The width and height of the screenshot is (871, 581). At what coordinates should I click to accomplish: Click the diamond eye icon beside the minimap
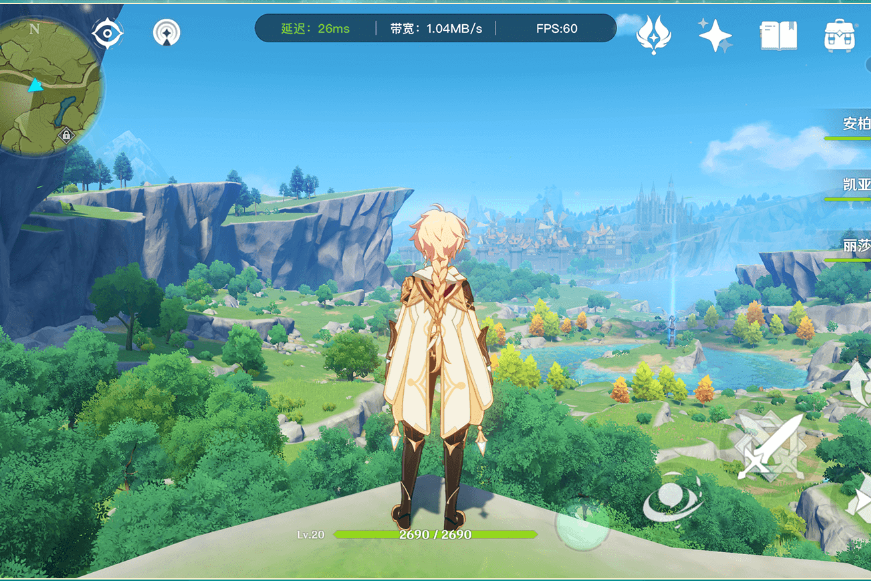click(x=107, y=33)
